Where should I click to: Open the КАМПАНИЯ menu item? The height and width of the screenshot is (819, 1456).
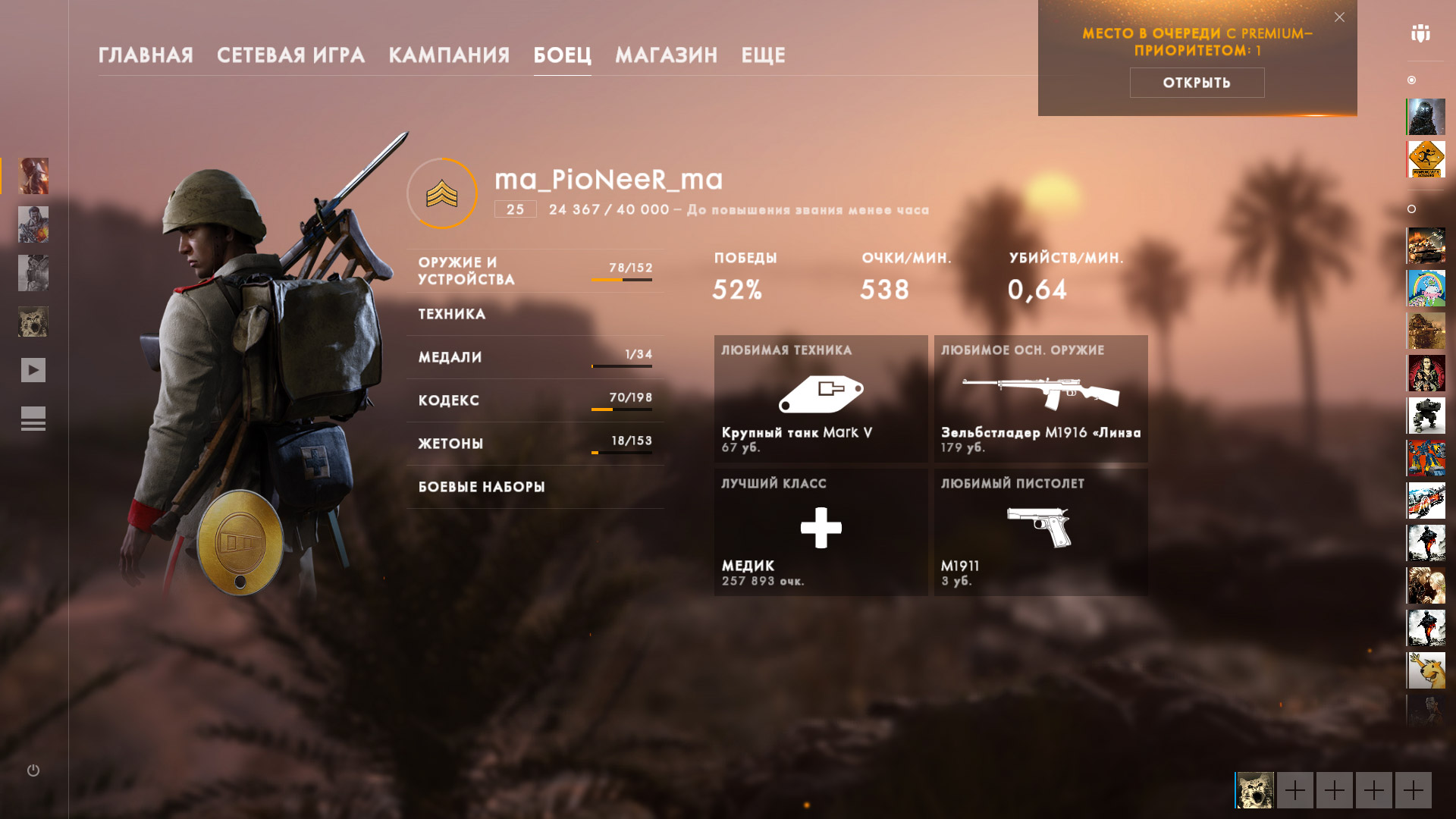click(x=449, y=55)
